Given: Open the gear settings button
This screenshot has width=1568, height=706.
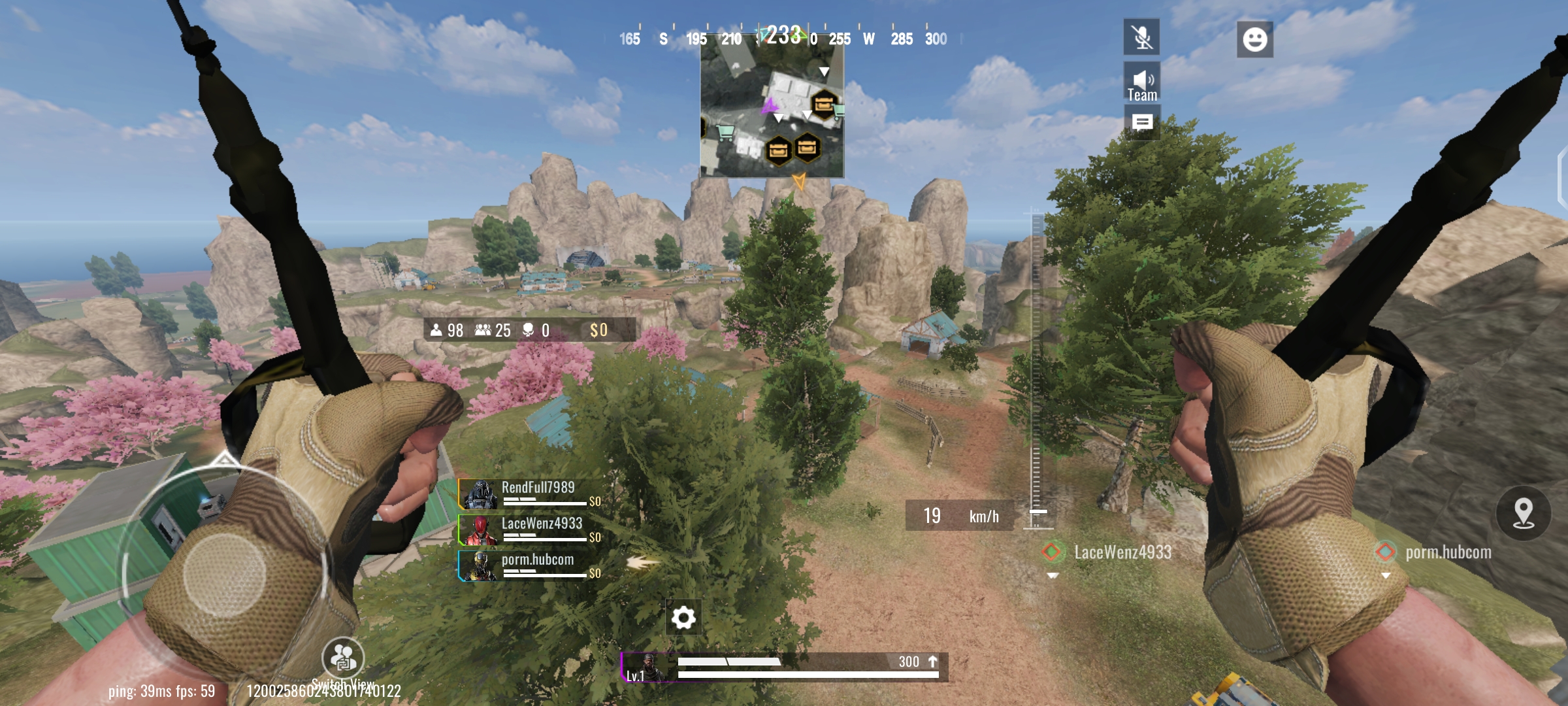Looking at the screenshot, I should click(683, 617).
